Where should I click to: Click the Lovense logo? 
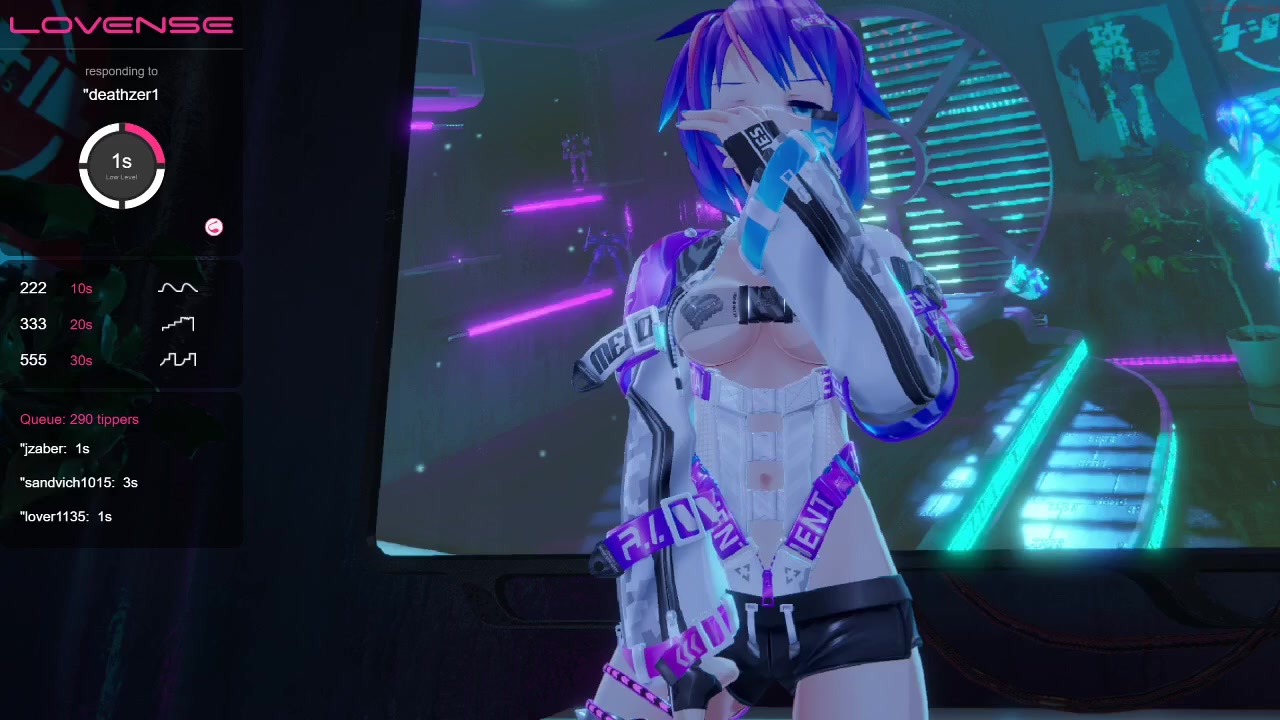point(121,25)
